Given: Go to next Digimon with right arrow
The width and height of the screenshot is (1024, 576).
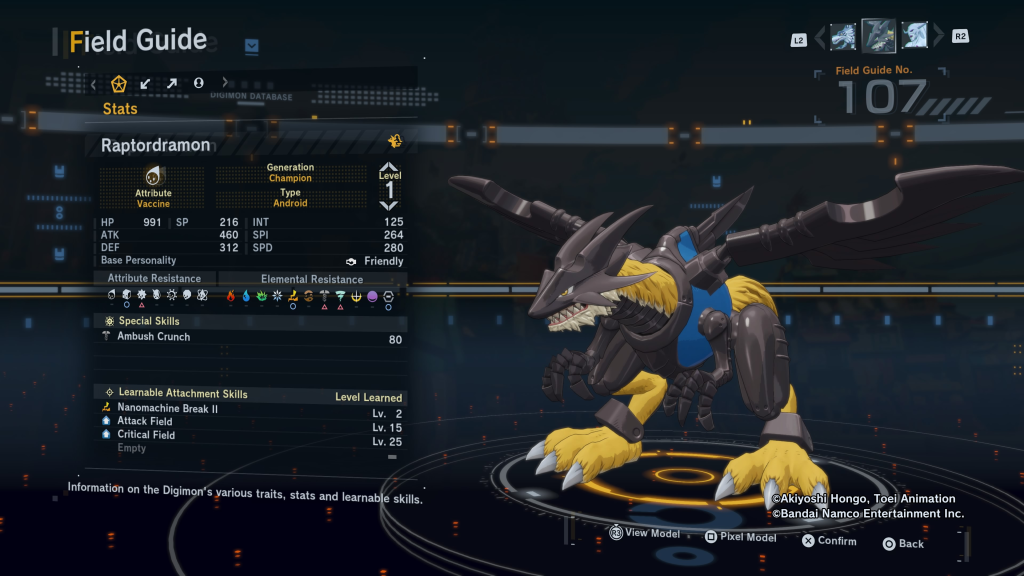Looking at the screenshot, I should (x=938, y=38).
